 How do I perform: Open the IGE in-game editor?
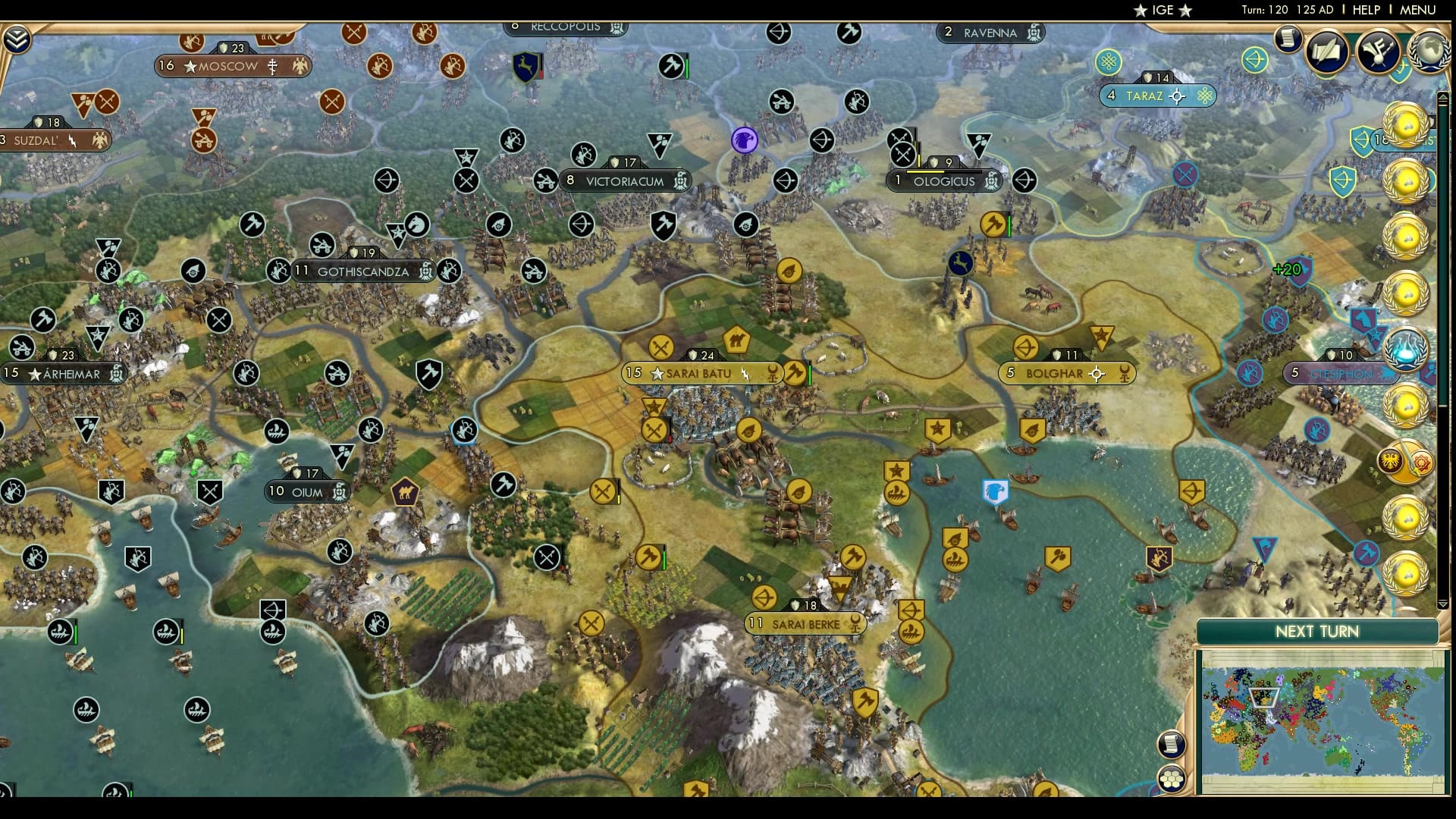(1162, 10)
